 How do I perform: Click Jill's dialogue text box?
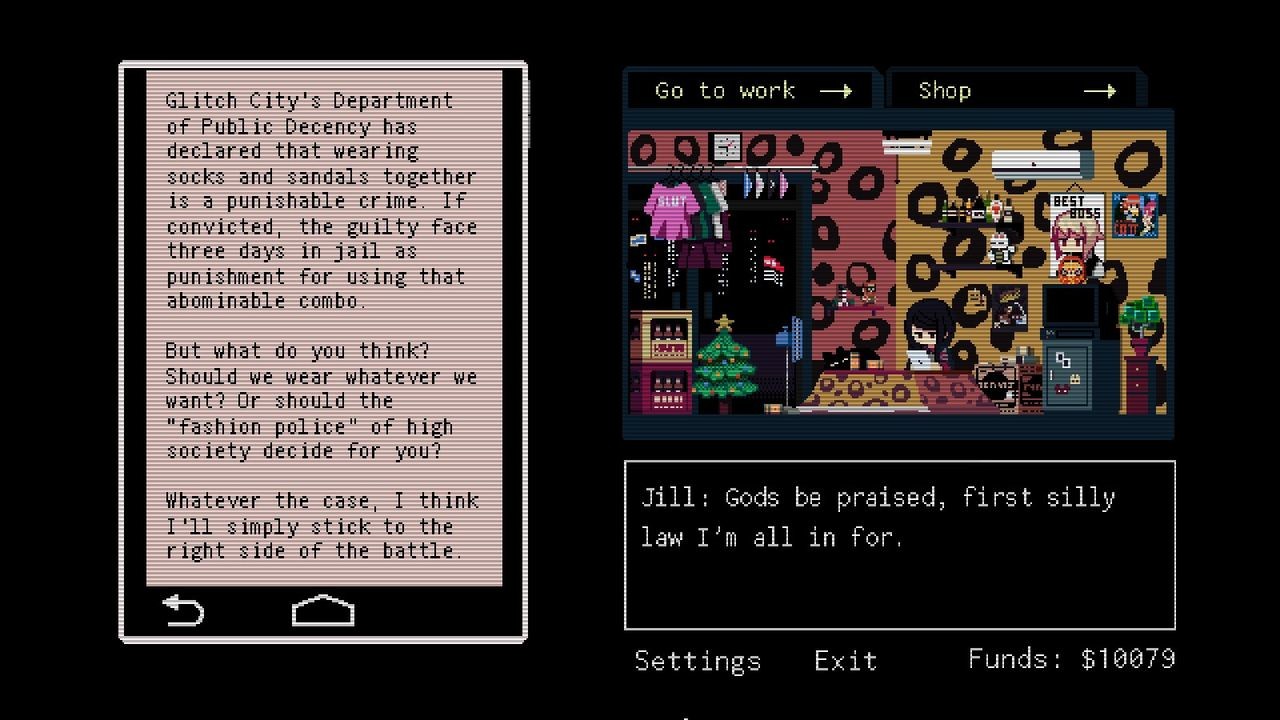[898, 545]
